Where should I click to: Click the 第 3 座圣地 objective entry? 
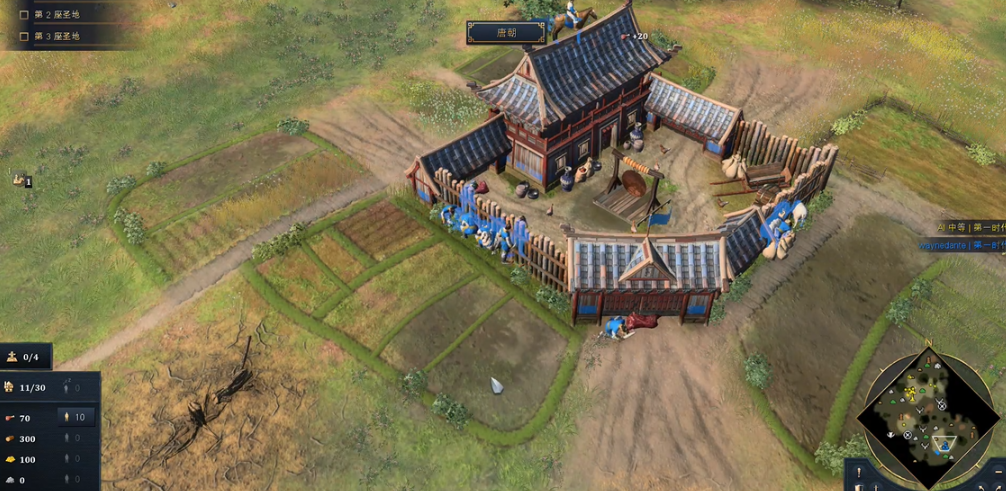(x=56, y=36)
